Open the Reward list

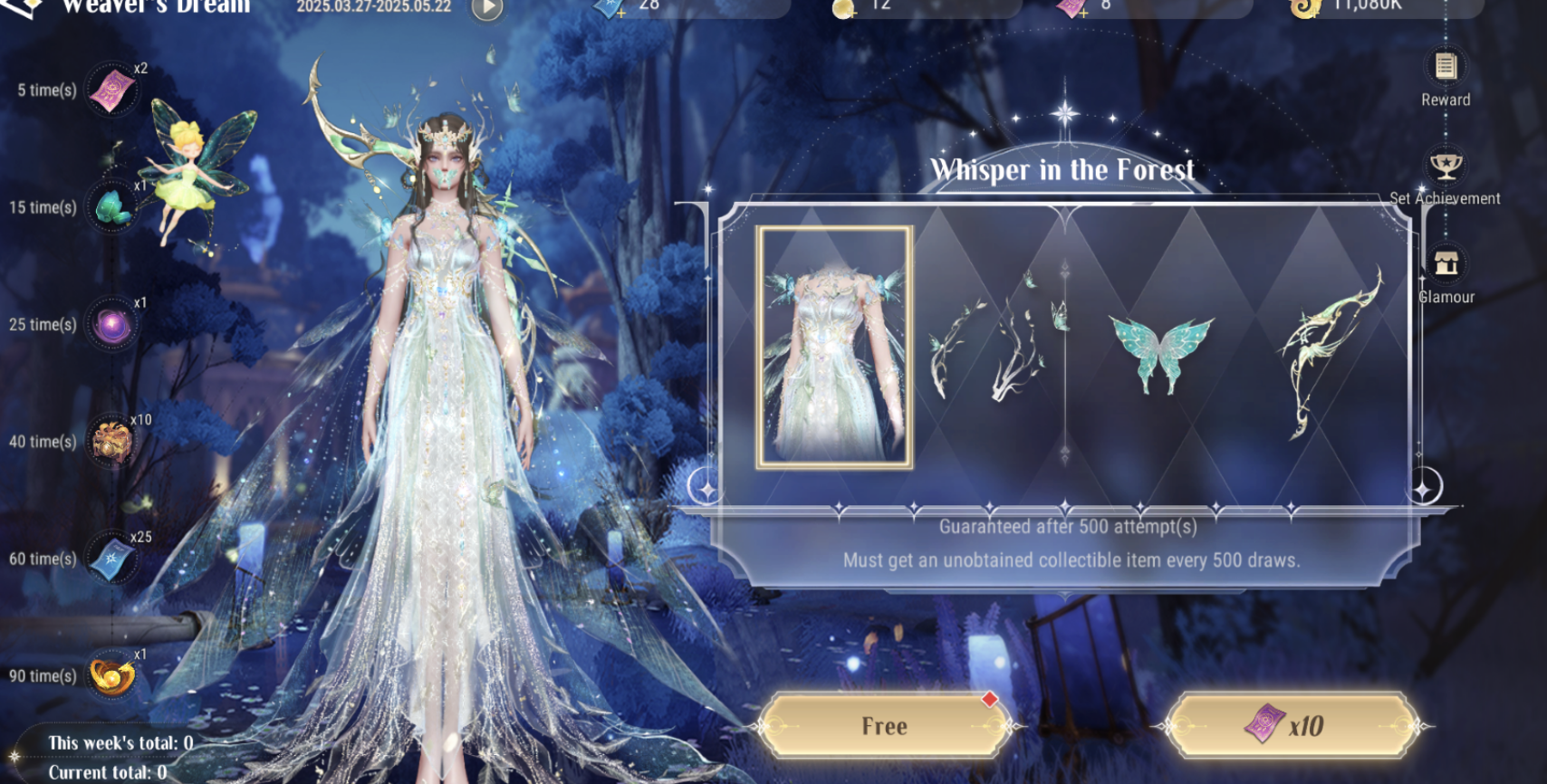click(x=1445, y=68)
